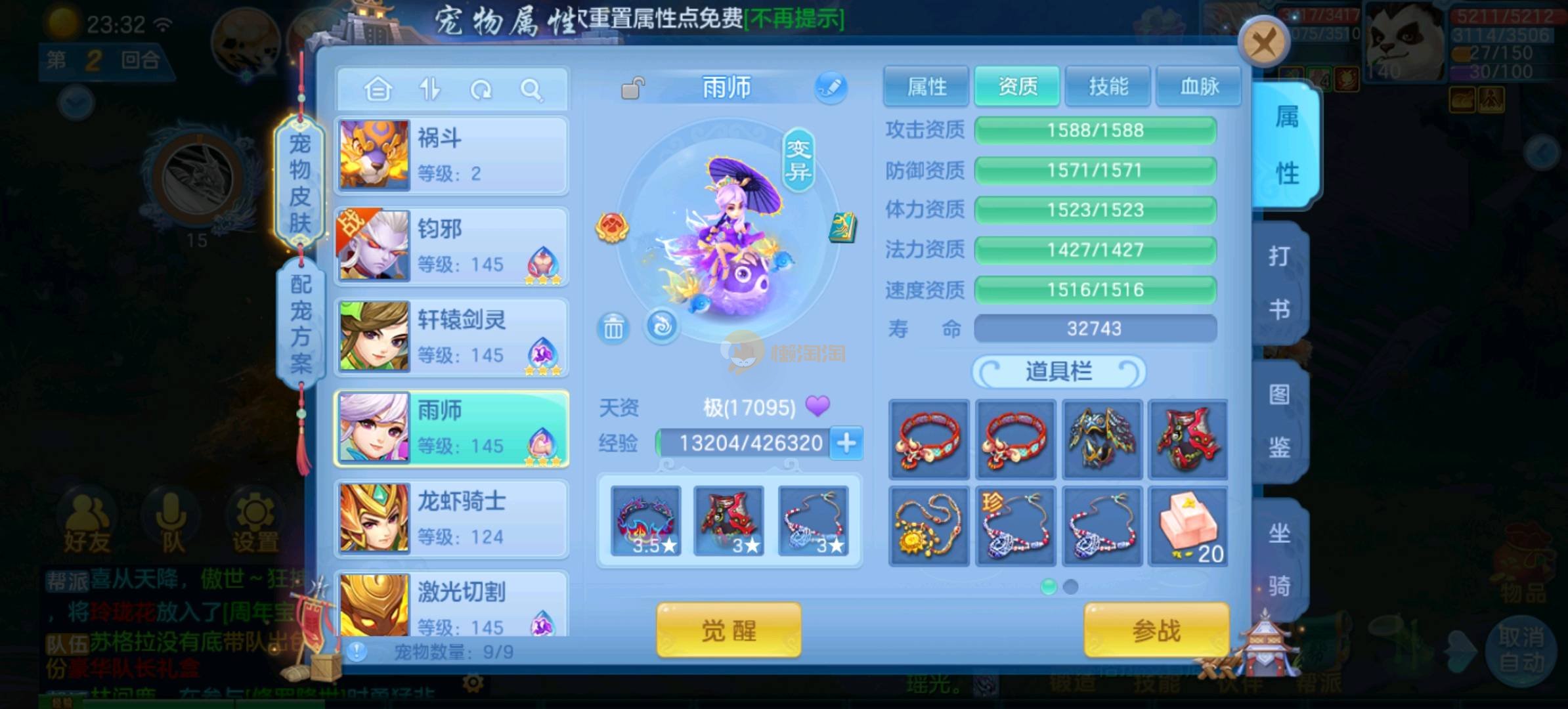
Task: Click the magnifier search icon above pet list
Action: tap(531, 89)
